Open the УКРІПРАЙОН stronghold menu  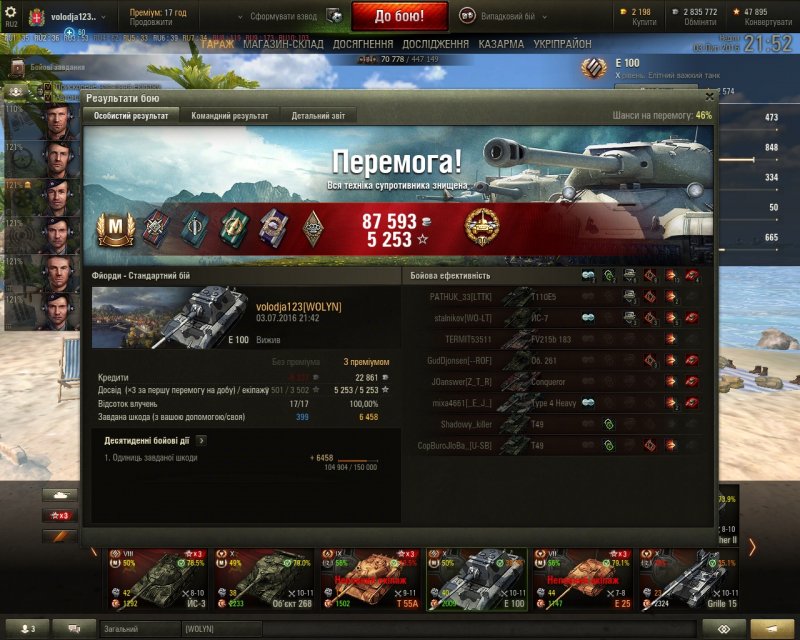561,44
